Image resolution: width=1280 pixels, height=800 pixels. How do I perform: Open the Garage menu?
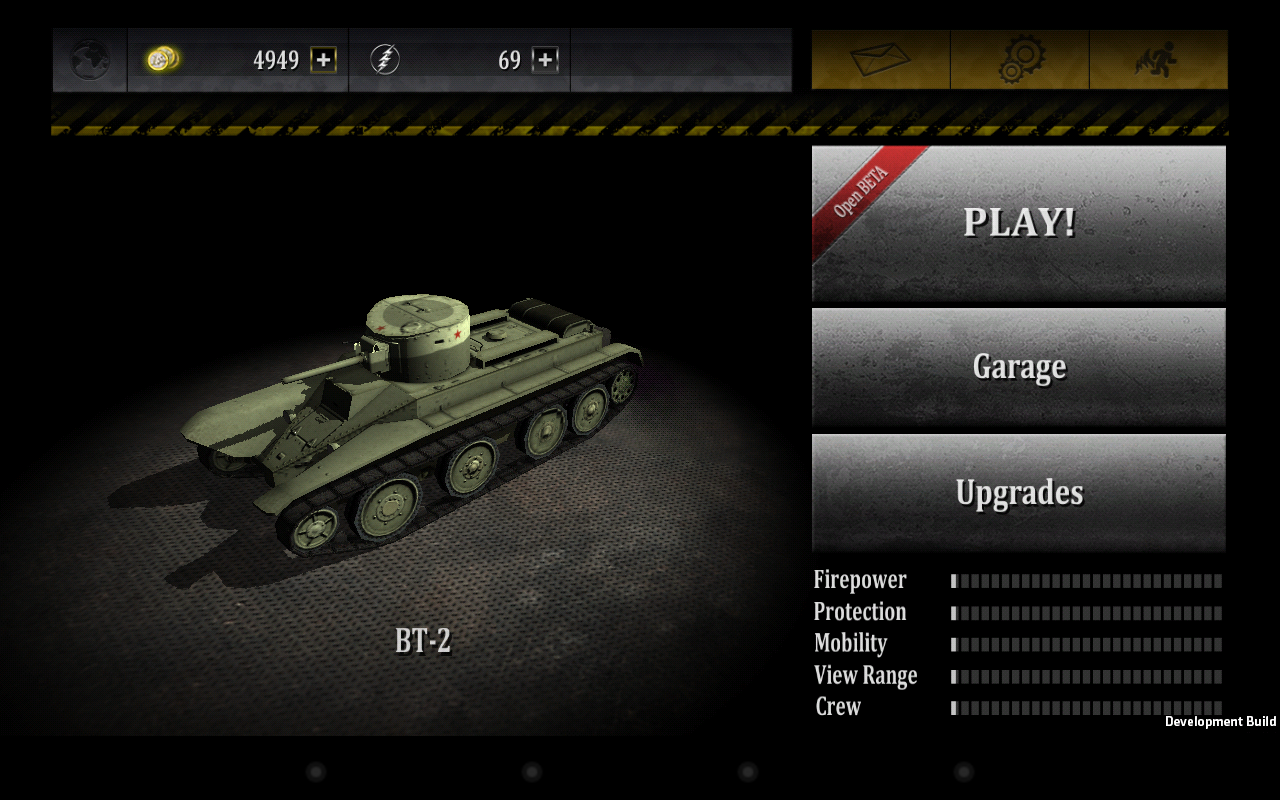tap(1018, 367)
